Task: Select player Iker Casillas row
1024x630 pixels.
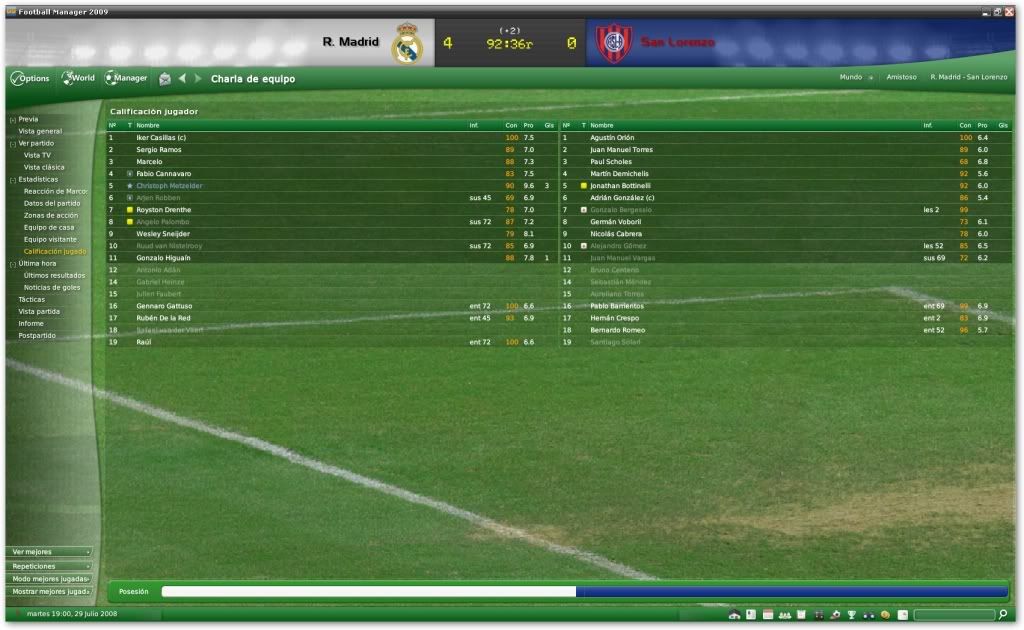Action: click(x=161, y=137)
